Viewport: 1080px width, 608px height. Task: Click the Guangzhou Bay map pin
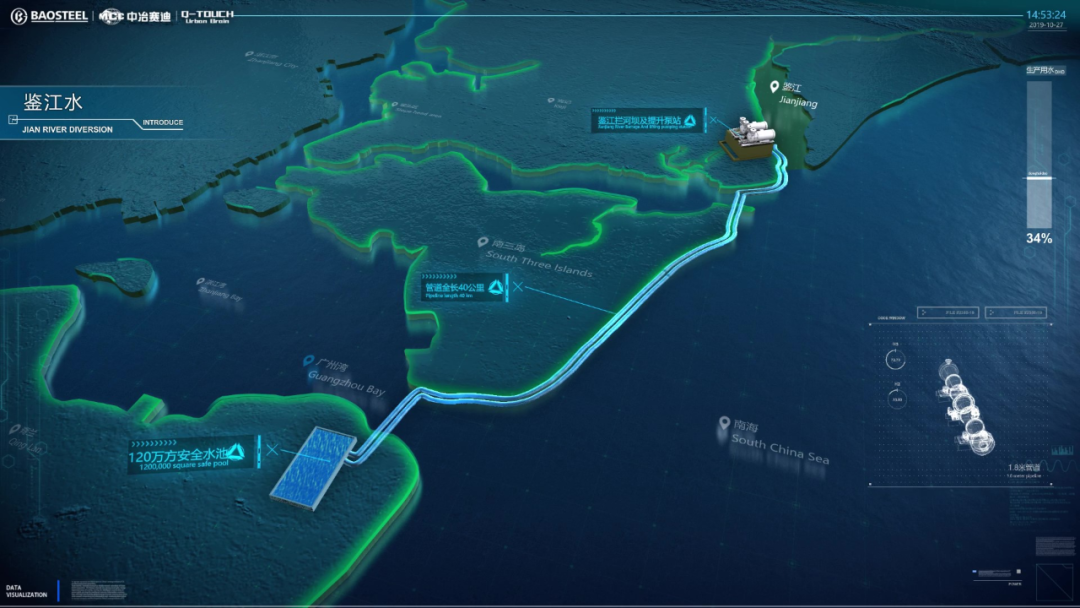pos(308,361)
